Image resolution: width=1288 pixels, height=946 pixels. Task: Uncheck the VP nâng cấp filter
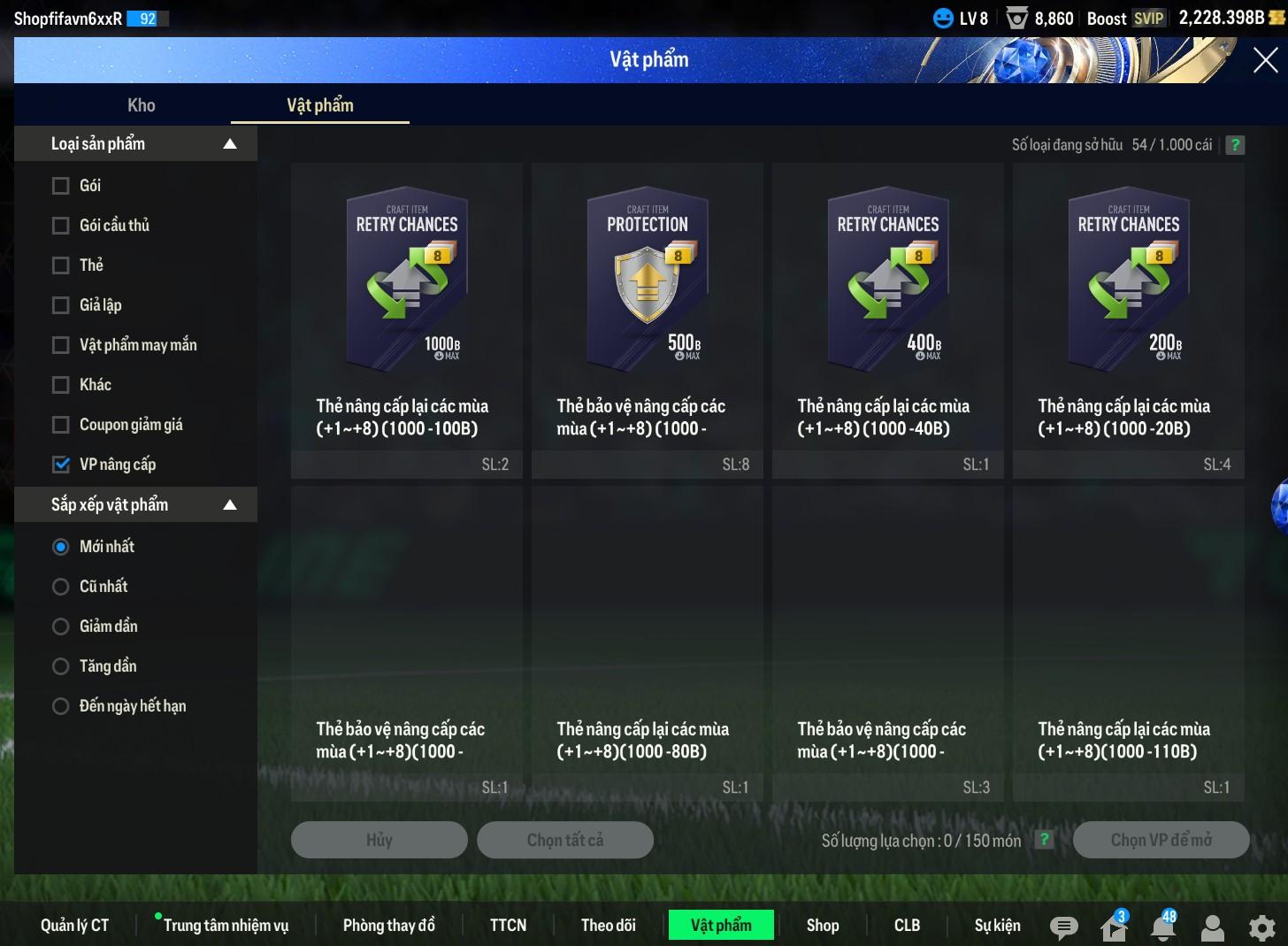[x=61, y=465]
